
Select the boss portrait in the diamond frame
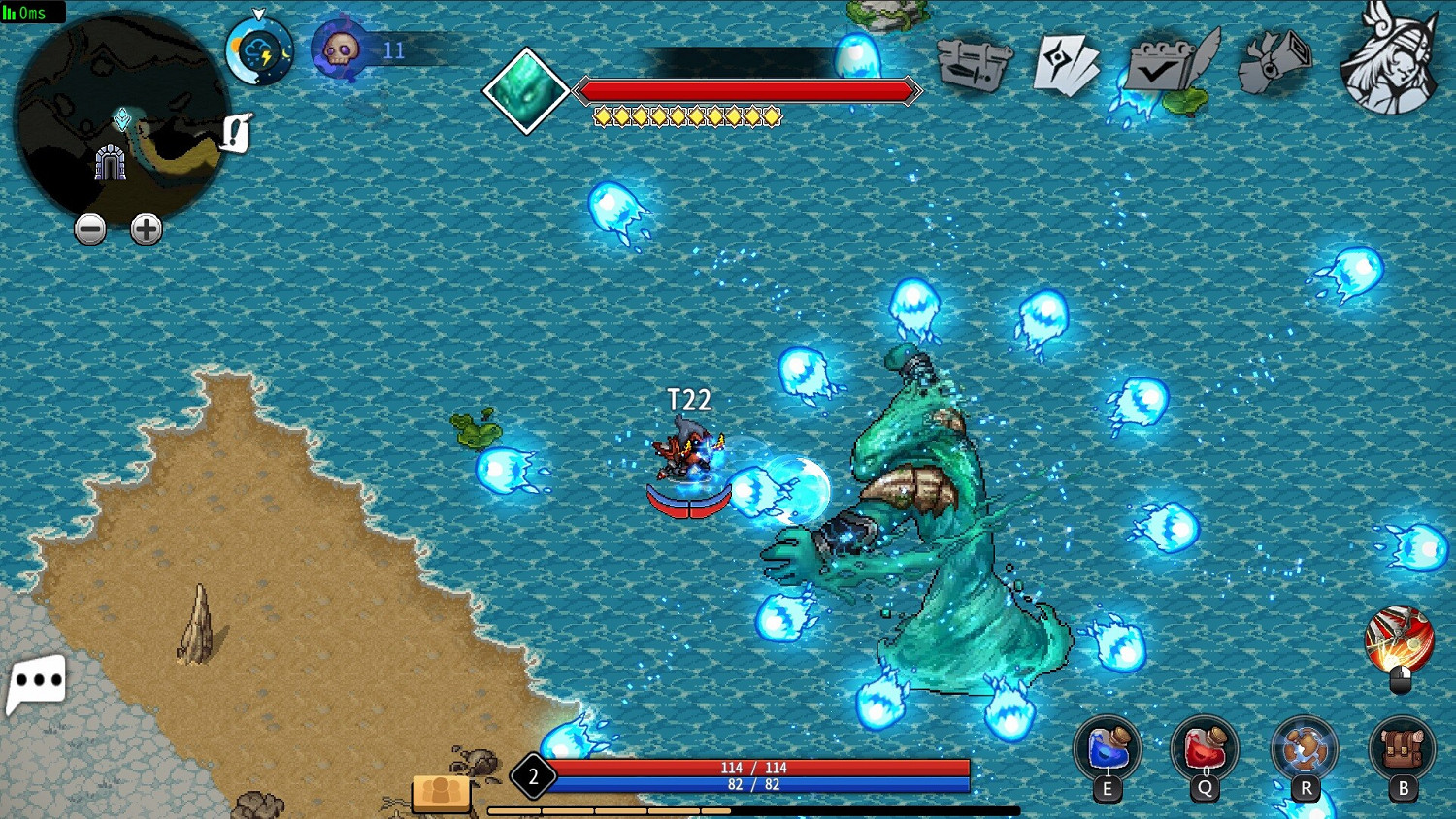[525, 90]
